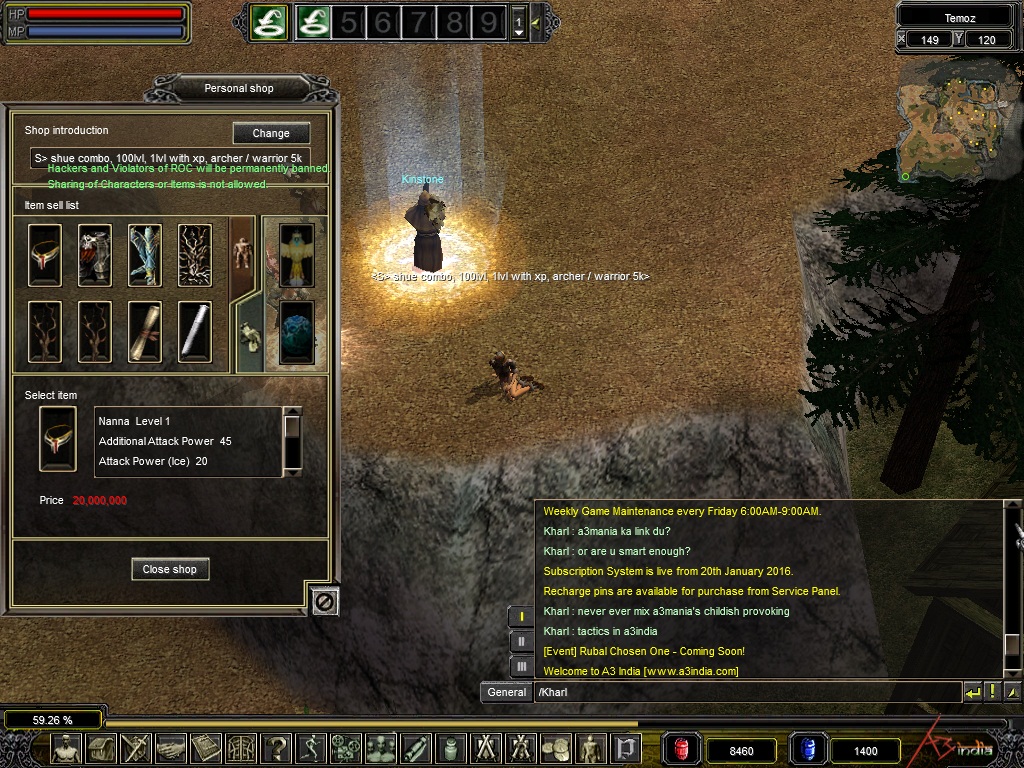Use the blue MP potion slot
Image resolution: width=1024 pixels, height=768 pixels.
(x=807, y=749)
